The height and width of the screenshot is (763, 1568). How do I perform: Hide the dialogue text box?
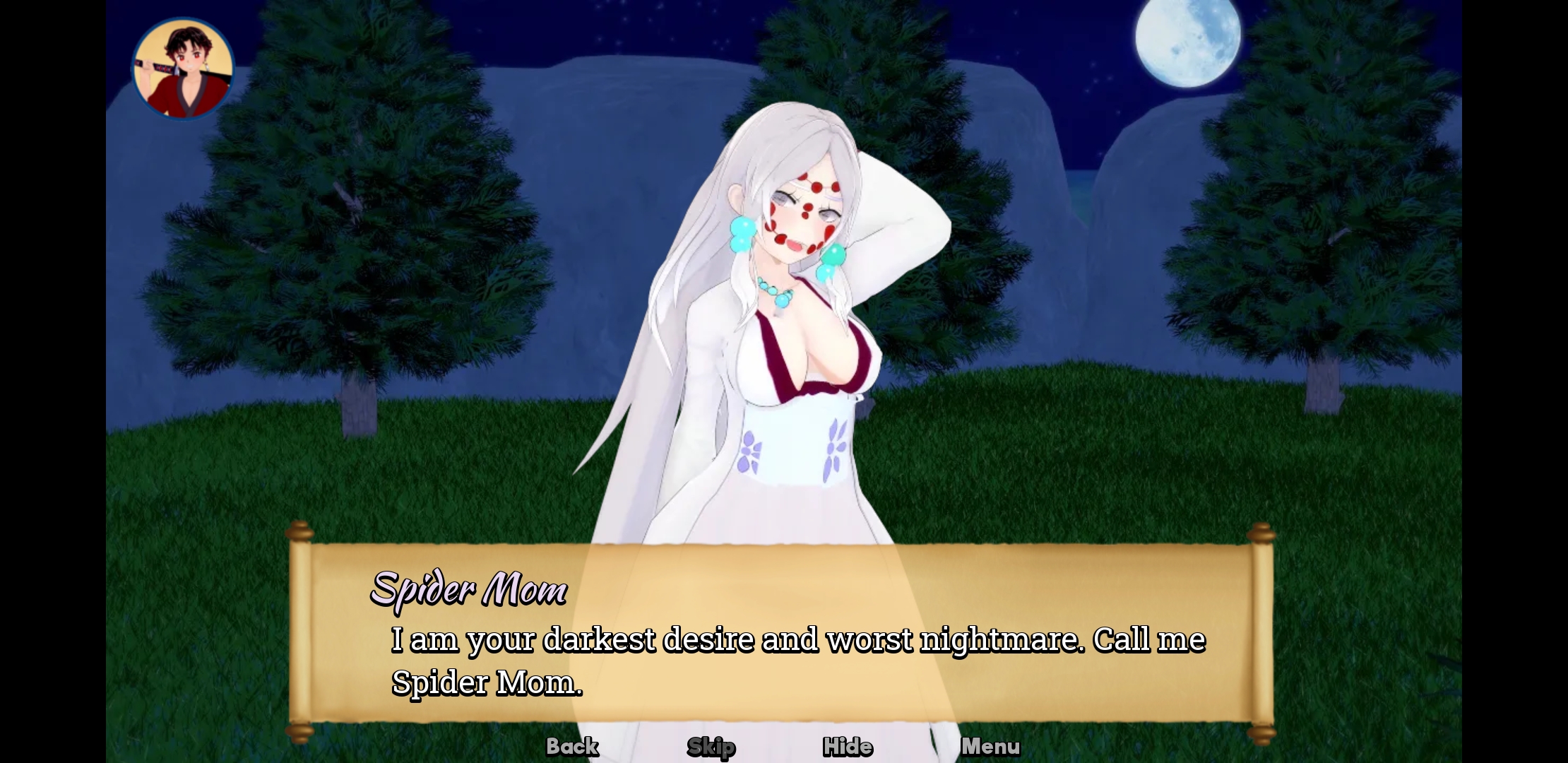point(848,747)
